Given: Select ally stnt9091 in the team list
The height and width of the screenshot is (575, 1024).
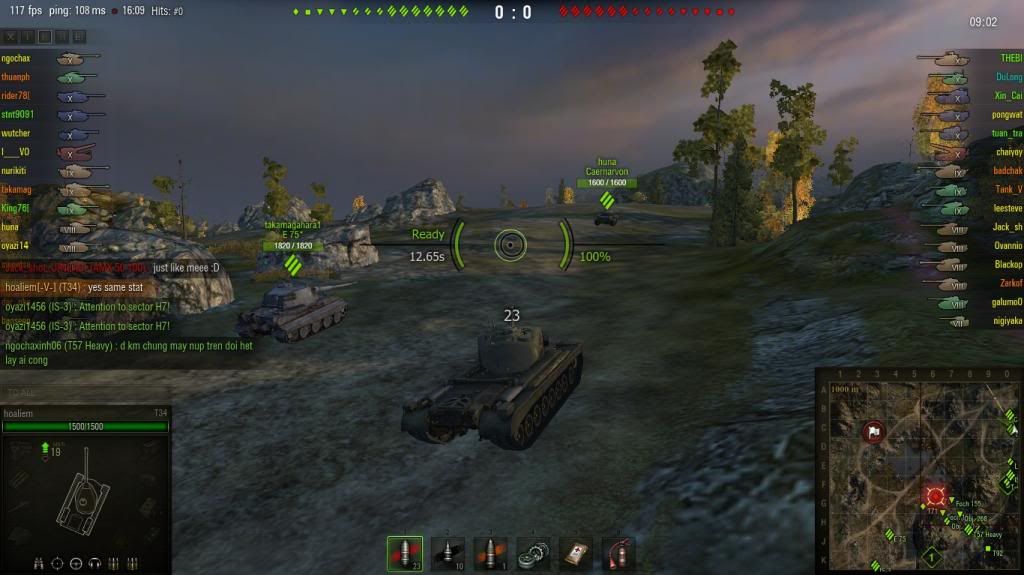Looking at the screenshot, I should pyautogui.click(x=16, y=114).
